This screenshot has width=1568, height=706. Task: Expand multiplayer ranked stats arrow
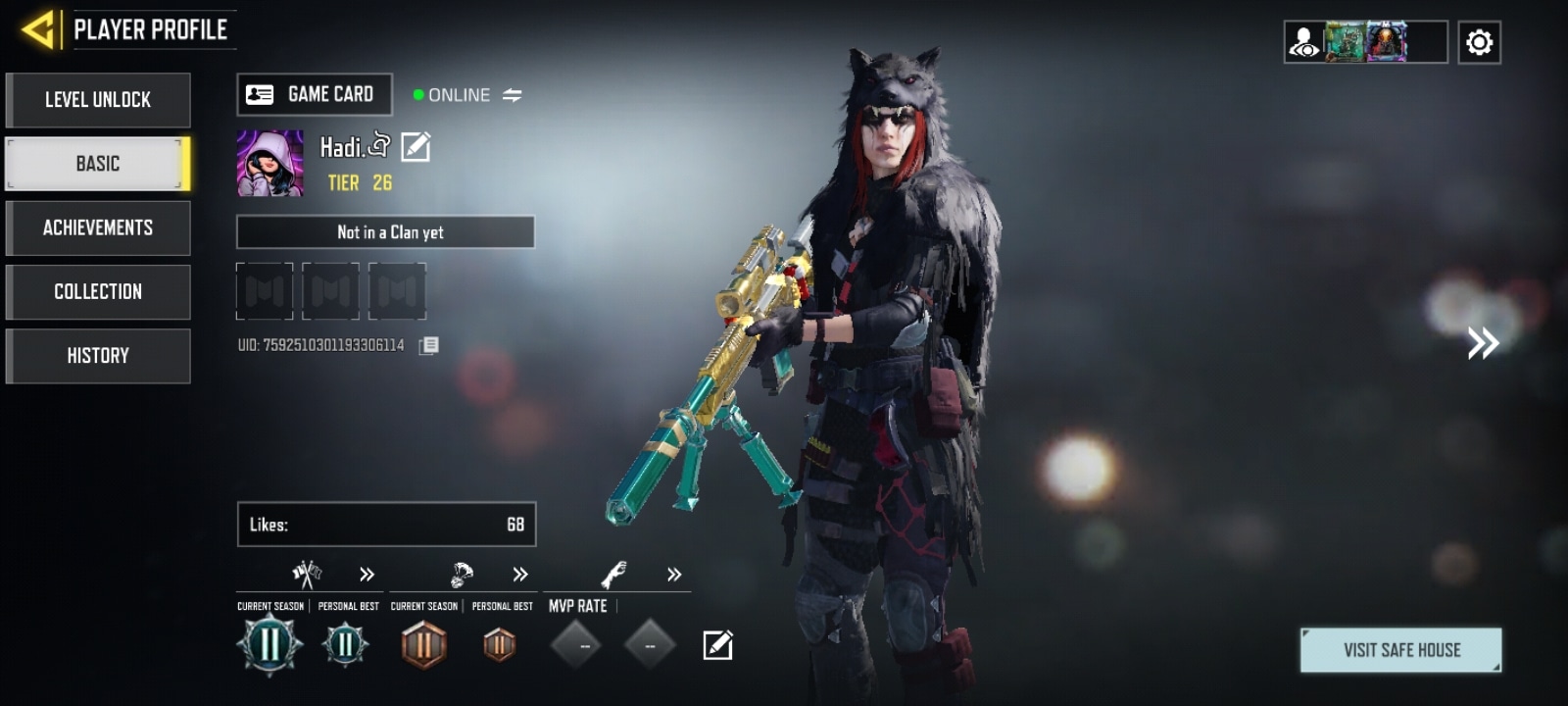point(367,575)
